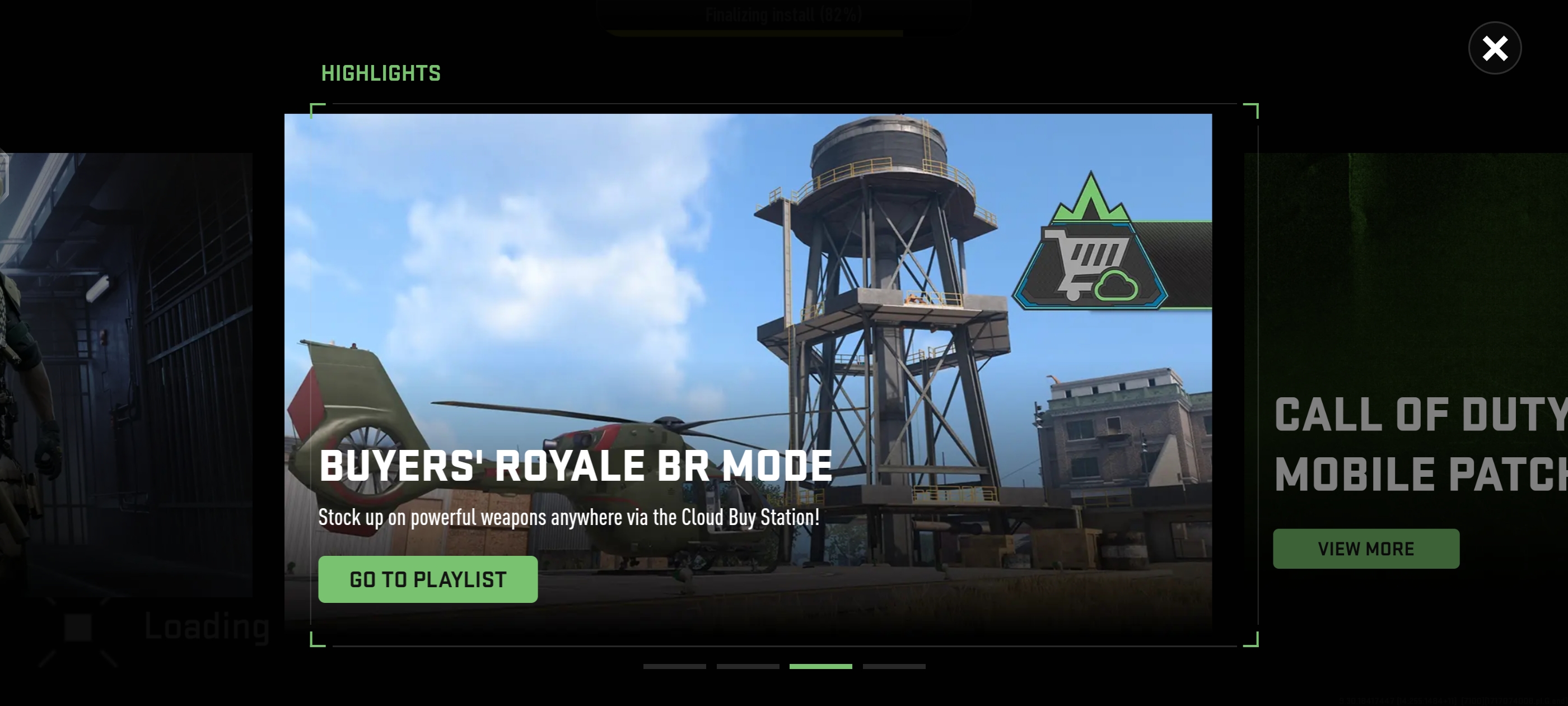This screenshot has width=1568, height=706.
Task: Show the fourth highlight page indicator
Action: pyautogui.click(x=894, y=666)
